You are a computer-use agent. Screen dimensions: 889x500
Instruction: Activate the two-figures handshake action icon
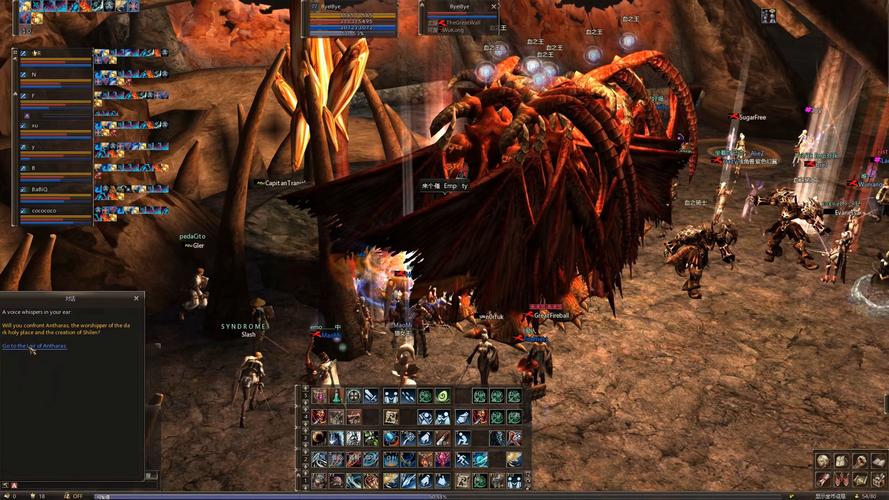[392, 396]
